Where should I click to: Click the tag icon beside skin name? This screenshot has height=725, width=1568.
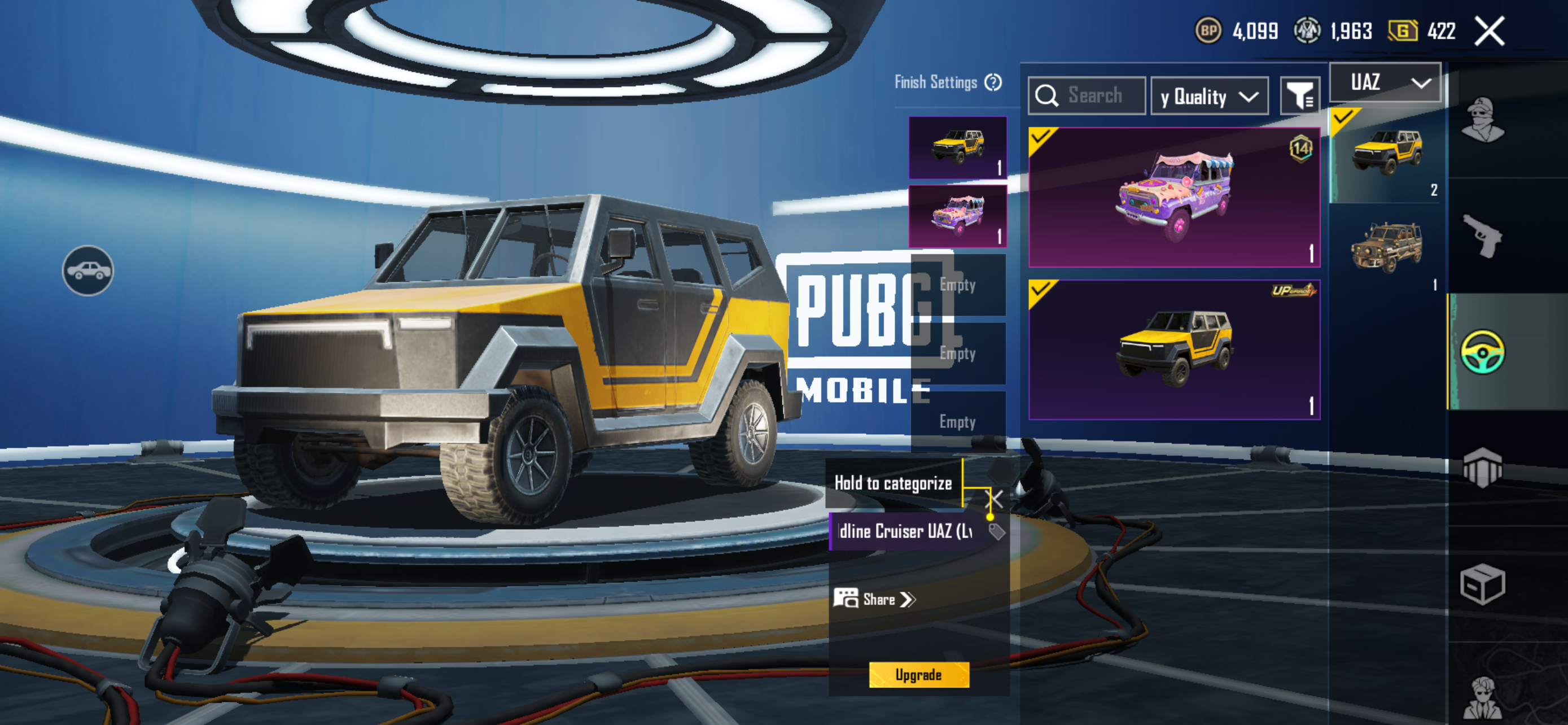tap(996, 532)
